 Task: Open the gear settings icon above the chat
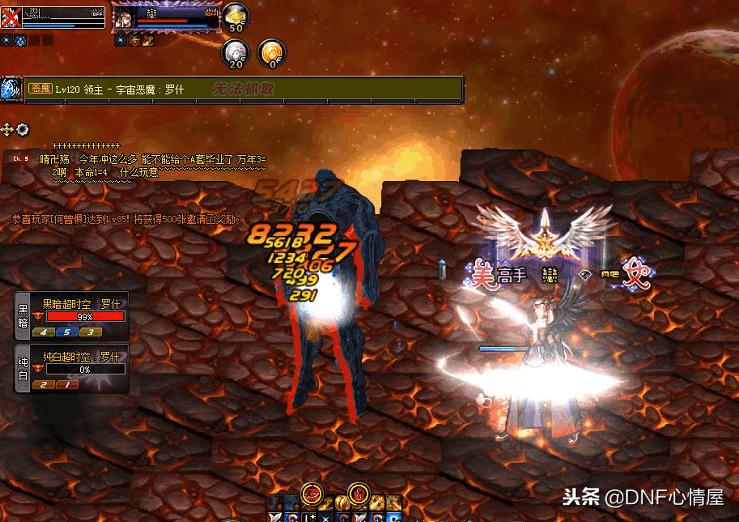(22, 129)
